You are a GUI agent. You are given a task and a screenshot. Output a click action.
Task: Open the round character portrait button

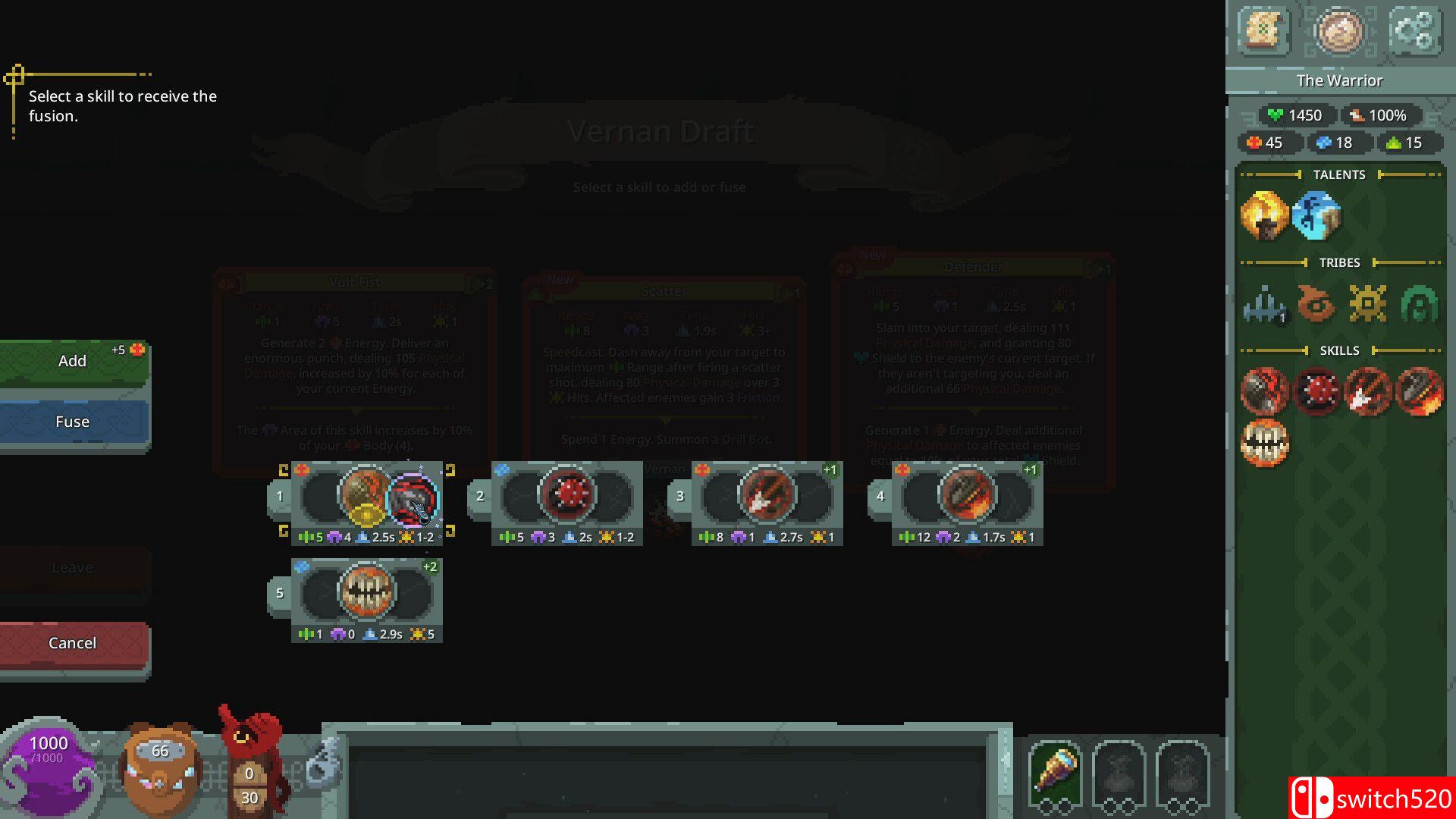[x=1339, y=30]
